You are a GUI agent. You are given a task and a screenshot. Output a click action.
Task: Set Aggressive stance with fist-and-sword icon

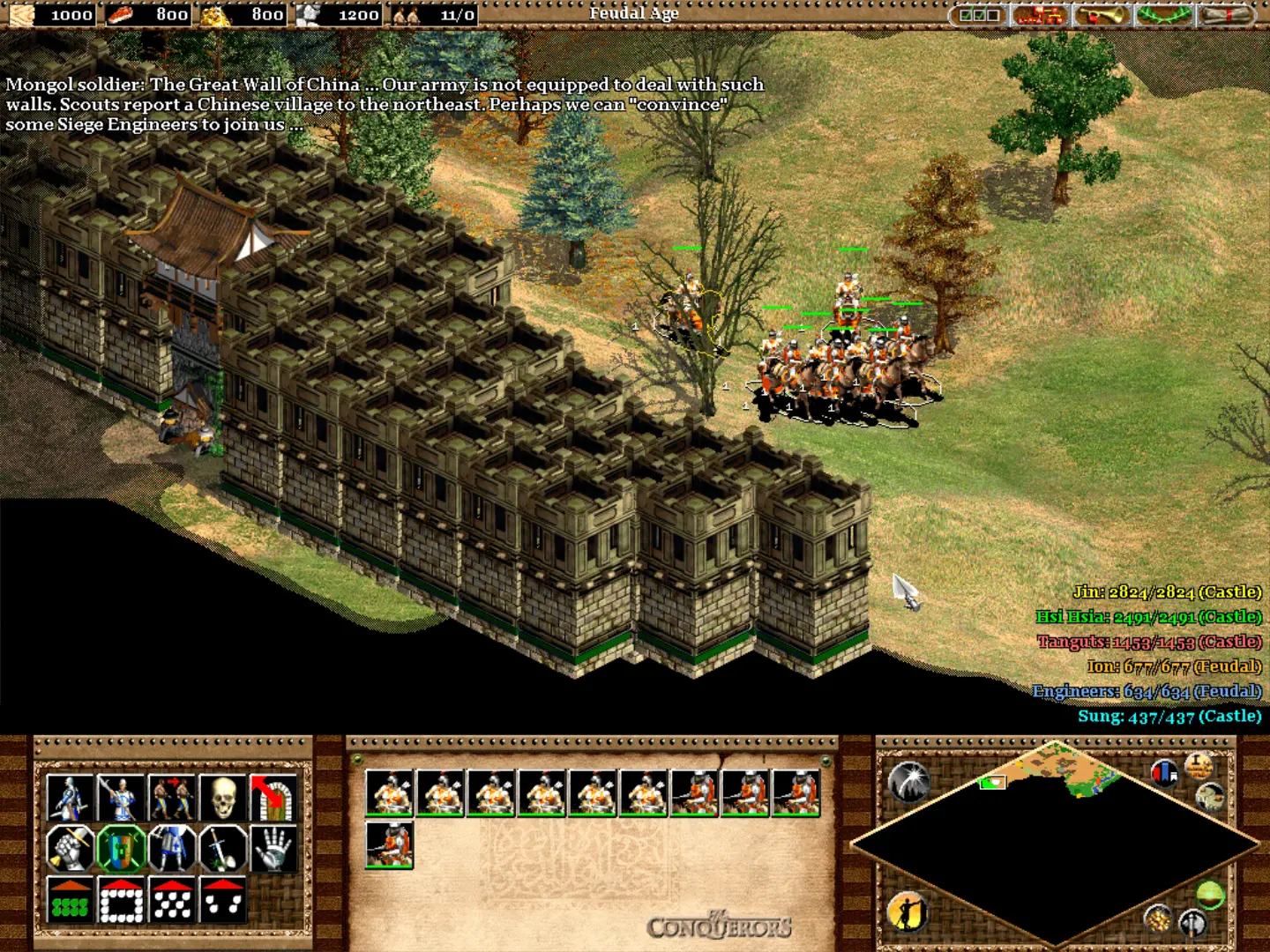click(70, 849)
